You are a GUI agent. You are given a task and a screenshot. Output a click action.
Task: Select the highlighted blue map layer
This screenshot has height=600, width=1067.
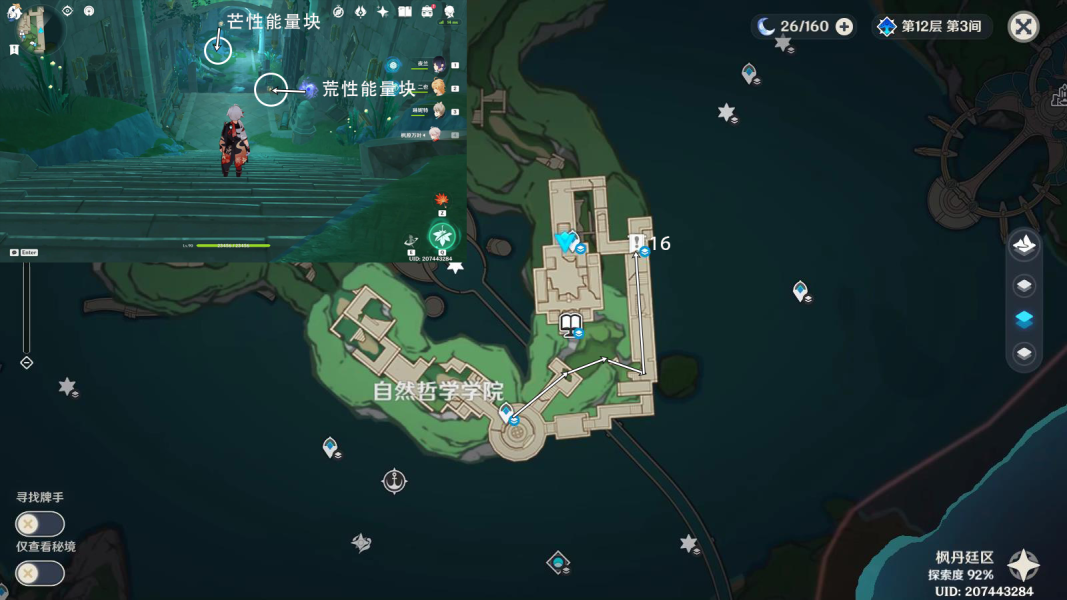[x=1024, y=320]
